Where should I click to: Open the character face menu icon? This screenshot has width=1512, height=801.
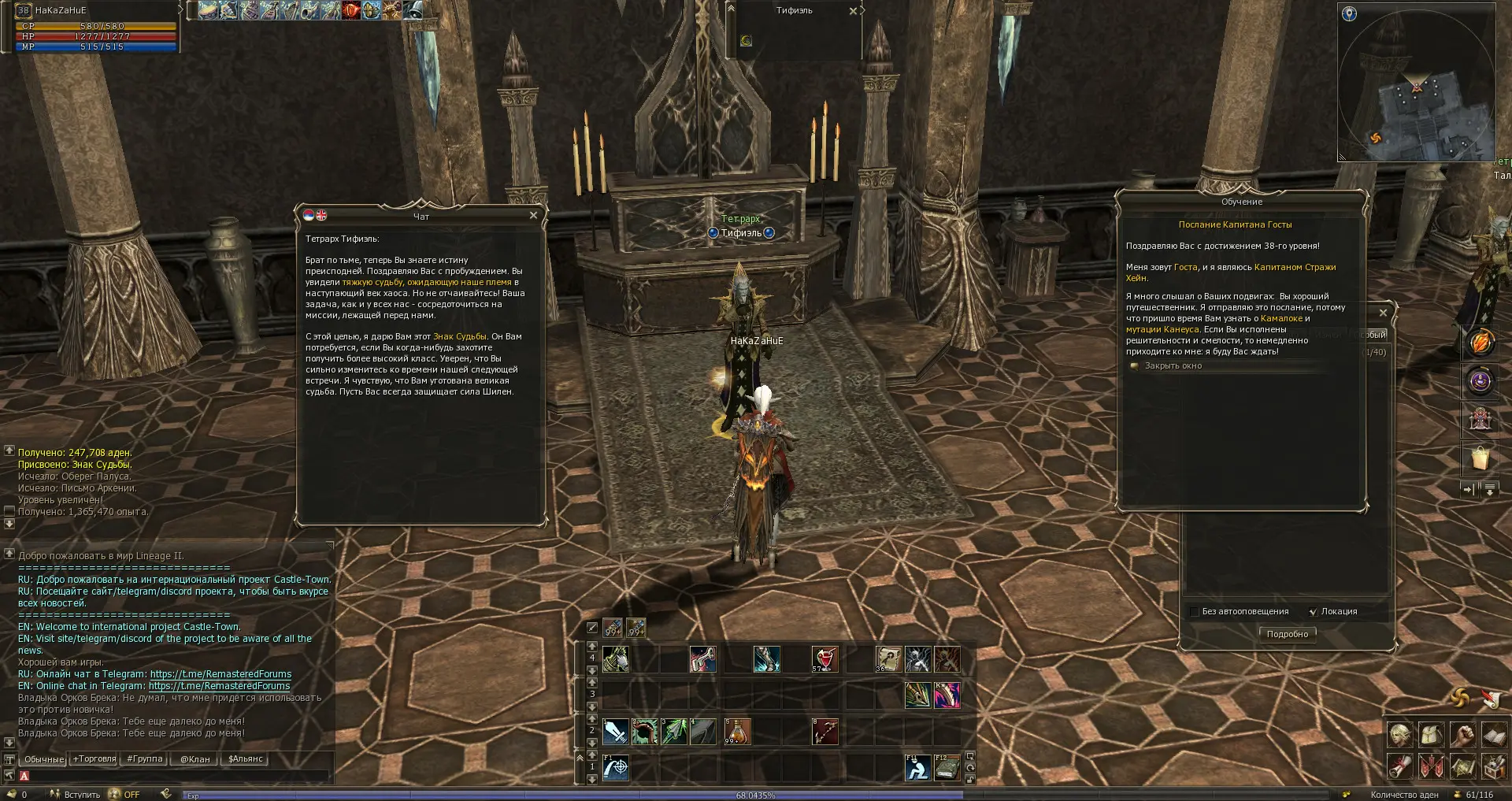[x=1399, y=735]
